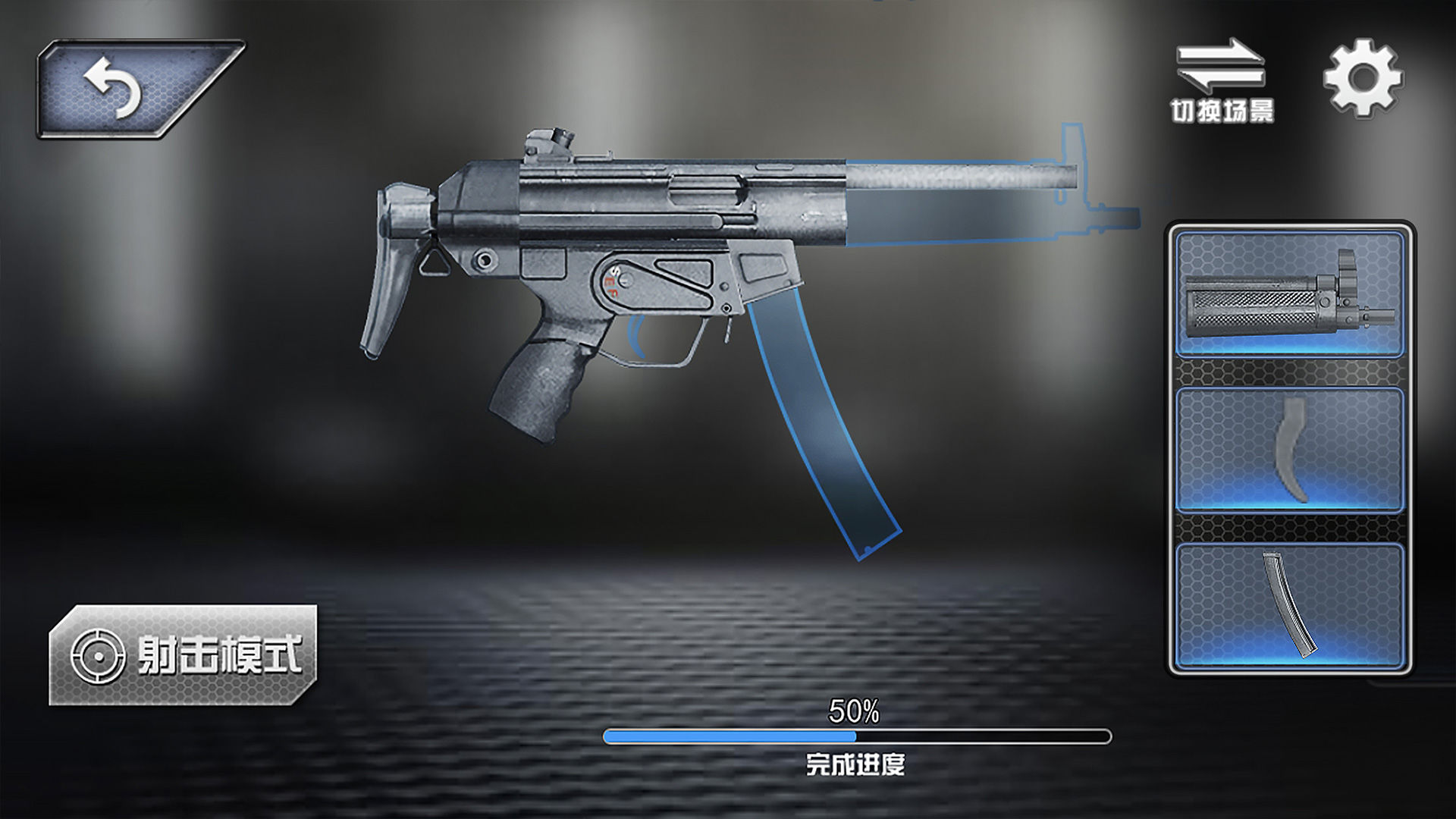Click the 切换场景 scene switch icon
The image size is (1456, 819).
pyautogui.click(x=1220, y=72)
